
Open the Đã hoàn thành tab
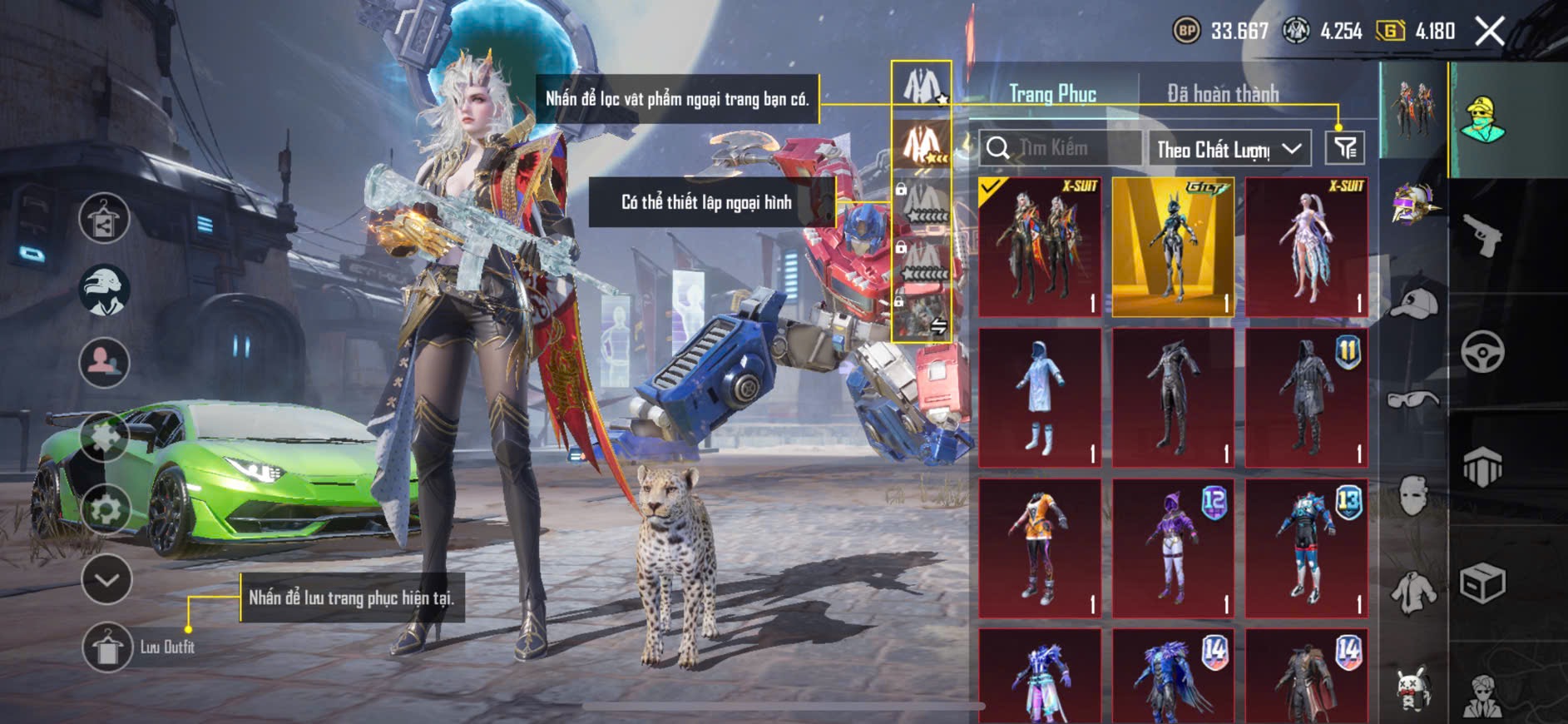click(1223, 94)
